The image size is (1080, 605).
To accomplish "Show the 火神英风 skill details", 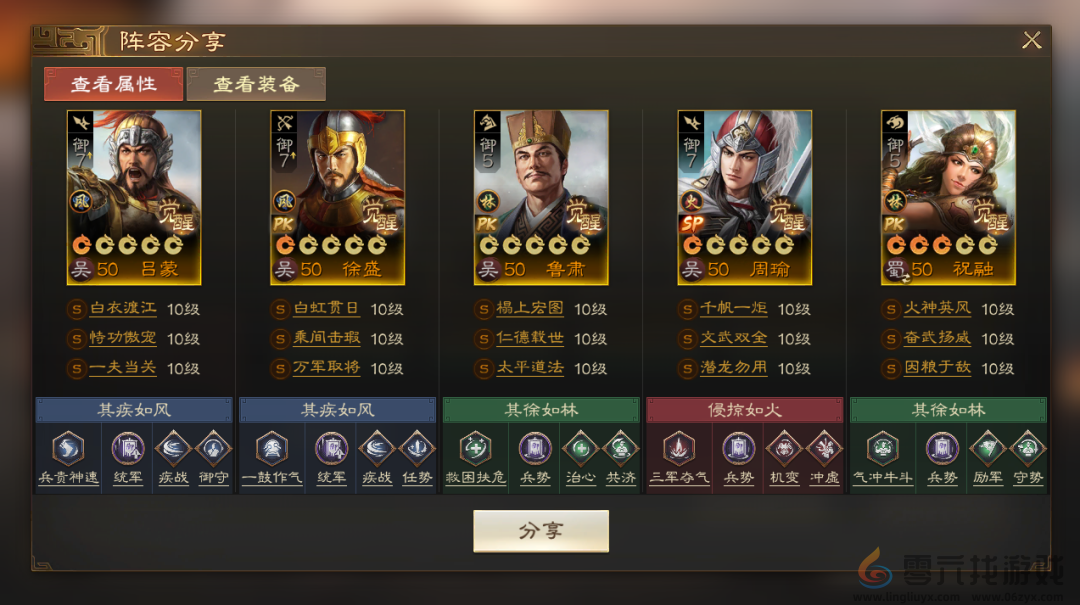I will point(937,309).
